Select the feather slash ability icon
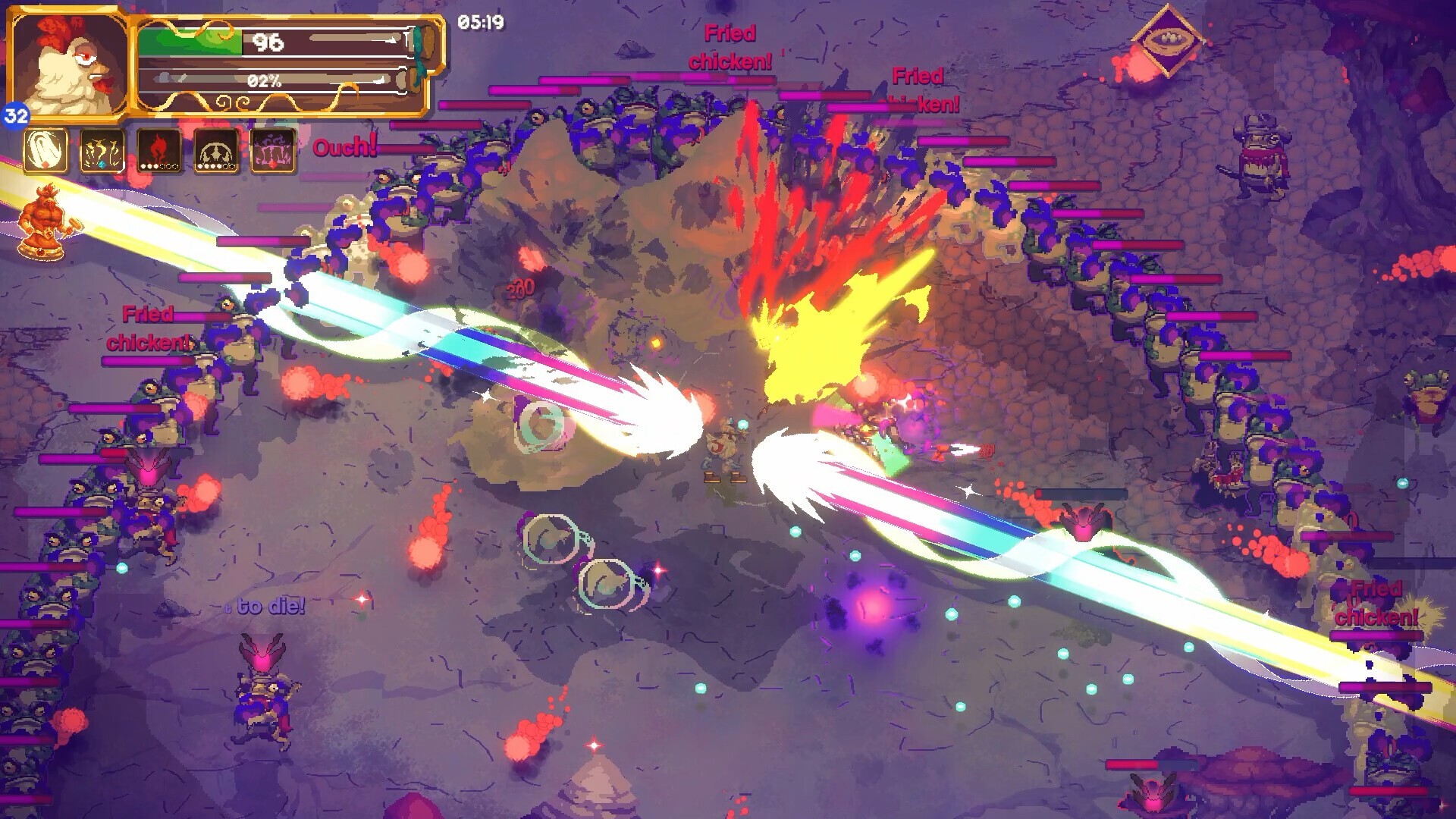Image resolution: width=1456 pixels, height=819 pixels. tap(45, 150)
